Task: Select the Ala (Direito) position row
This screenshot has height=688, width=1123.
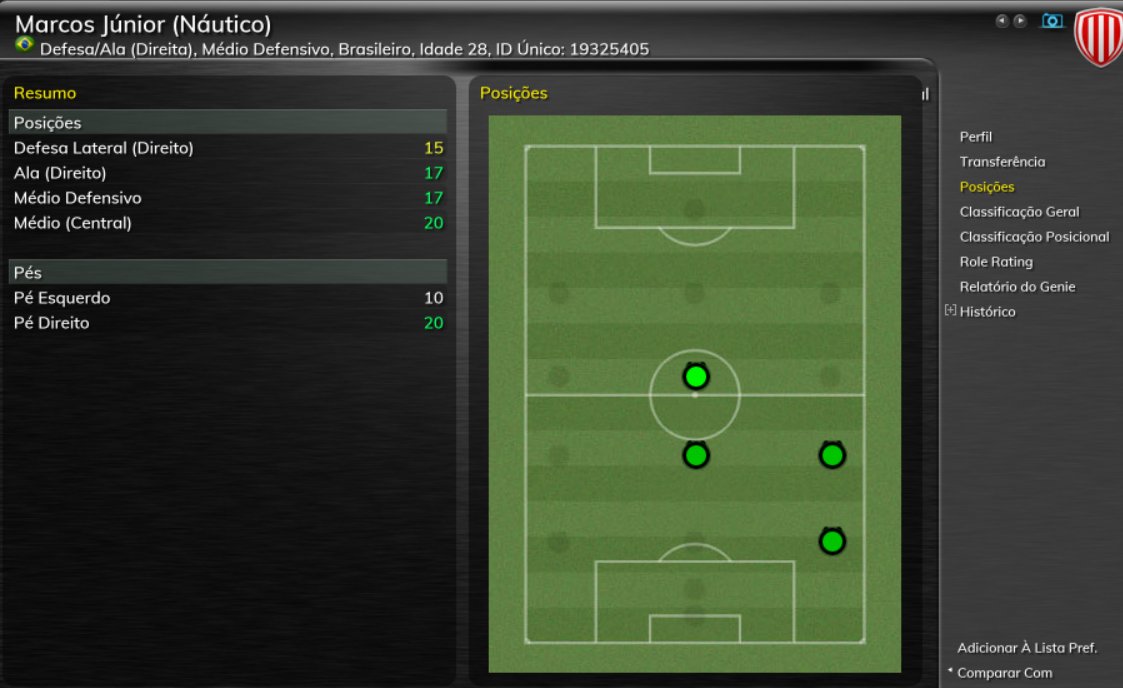Action: coord(228,173)
